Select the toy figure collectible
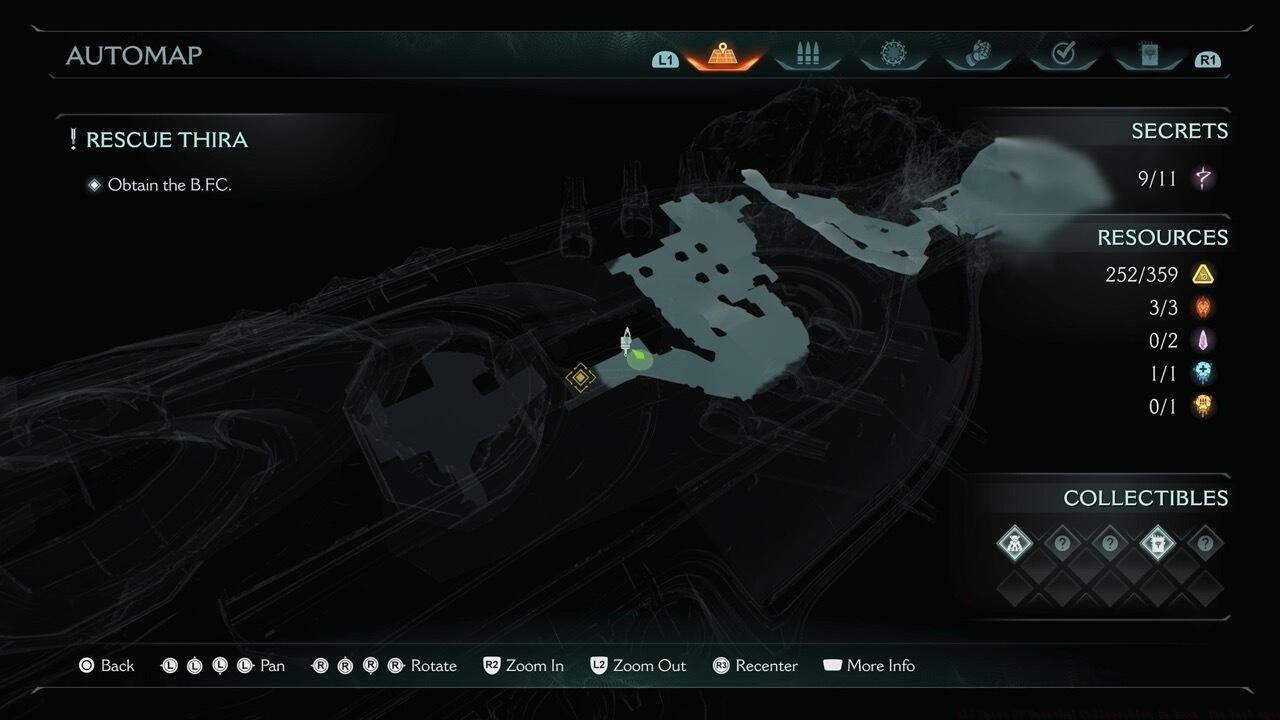Screen dimensions: 1280x720 click(1014, 544)
